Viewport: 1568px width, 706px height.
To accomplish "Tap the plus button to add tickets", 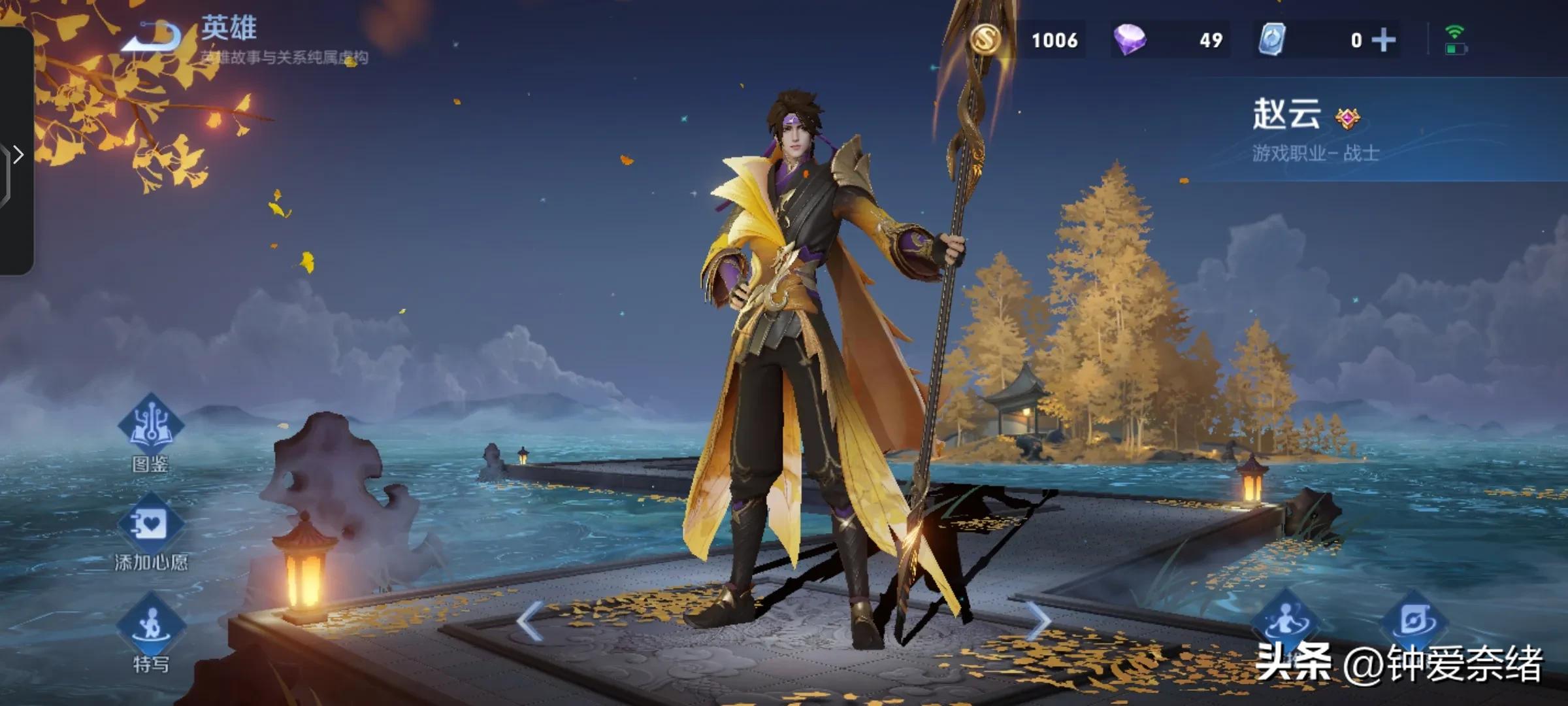I will tap(1383, 41).
